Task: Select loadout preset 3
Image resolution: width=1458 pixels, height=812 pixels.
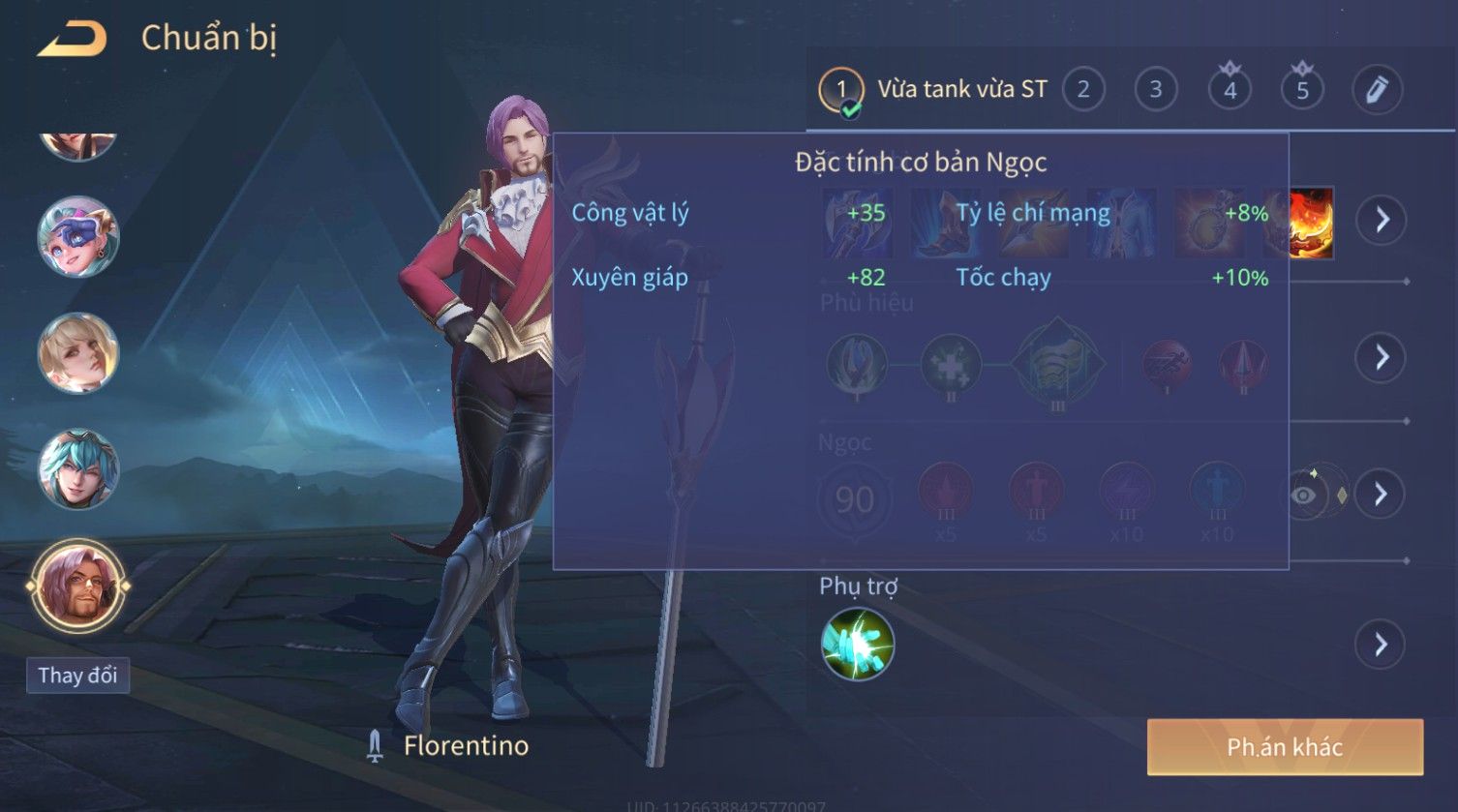Action: pos(1155,90)
